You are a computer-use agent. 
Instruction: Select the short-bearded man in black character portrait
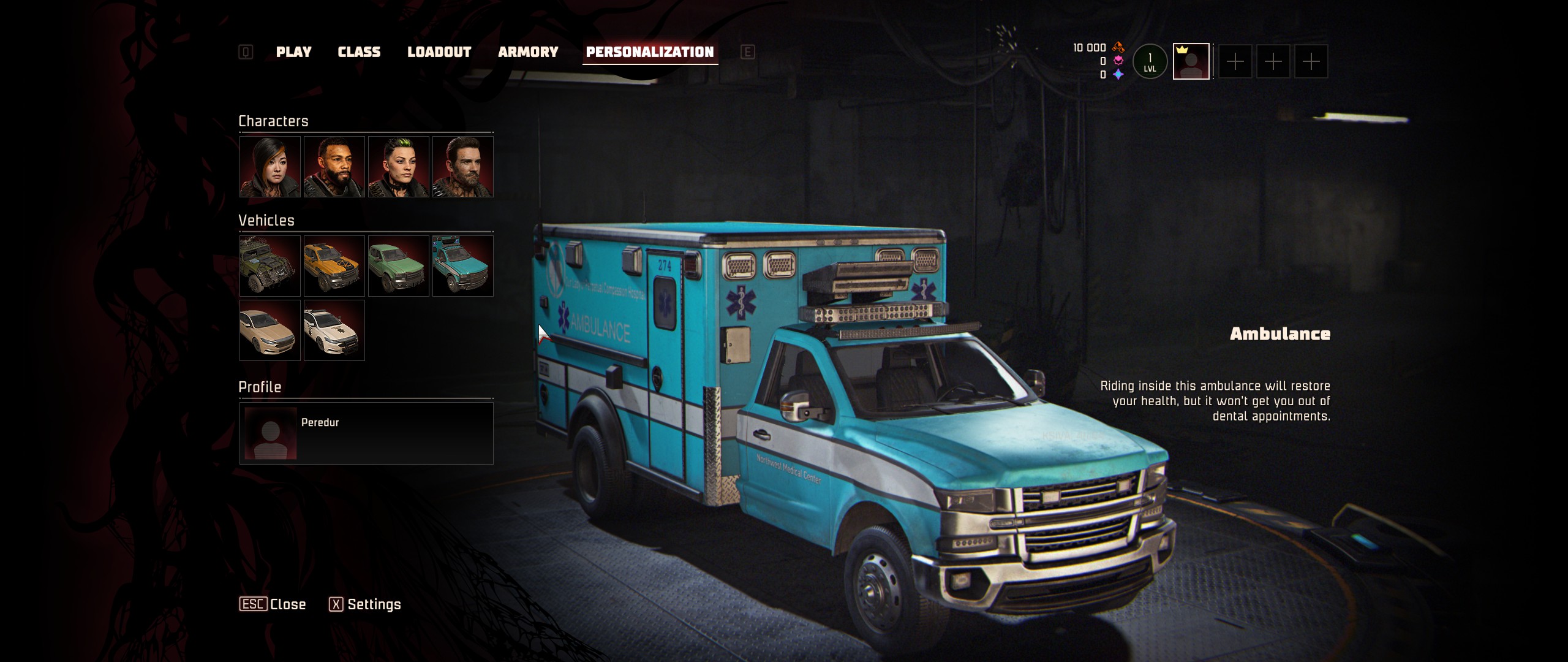pyautogui.click(x=334, y=167)
